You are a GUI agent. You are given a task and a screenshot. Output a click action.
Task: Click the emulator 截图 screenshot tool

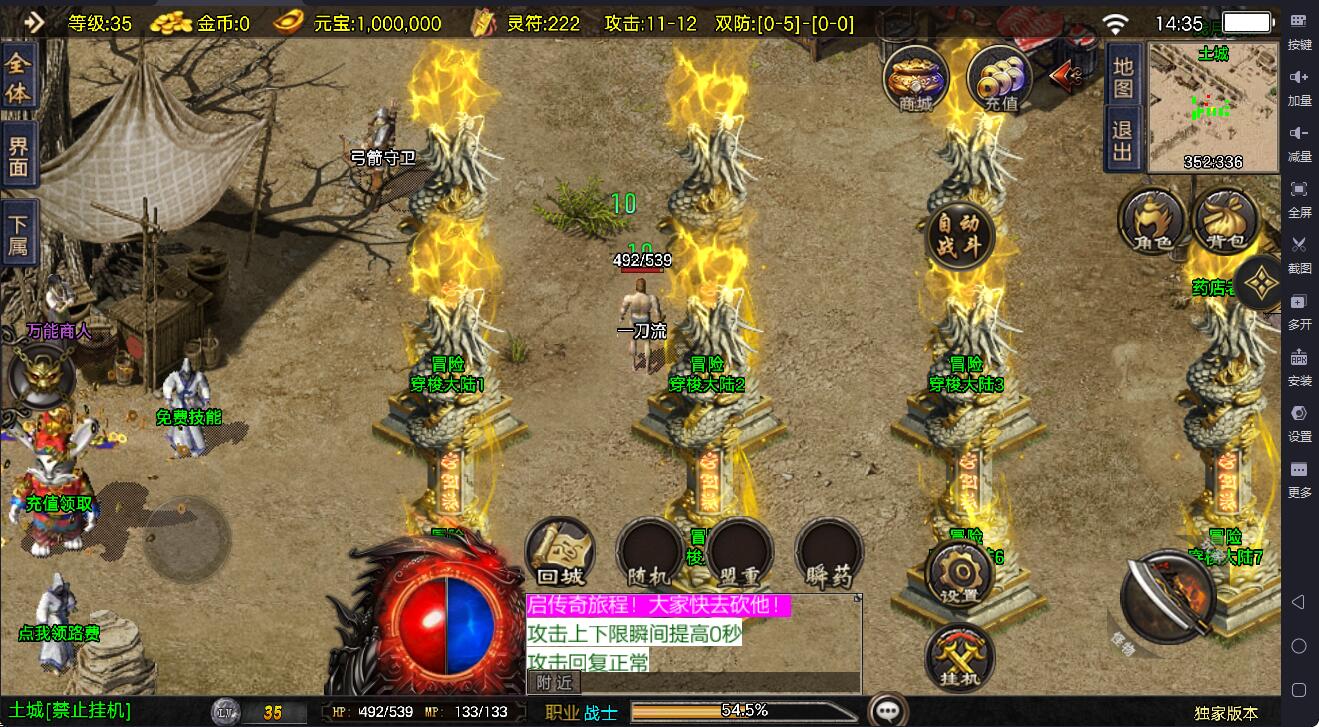(1299, 253)
